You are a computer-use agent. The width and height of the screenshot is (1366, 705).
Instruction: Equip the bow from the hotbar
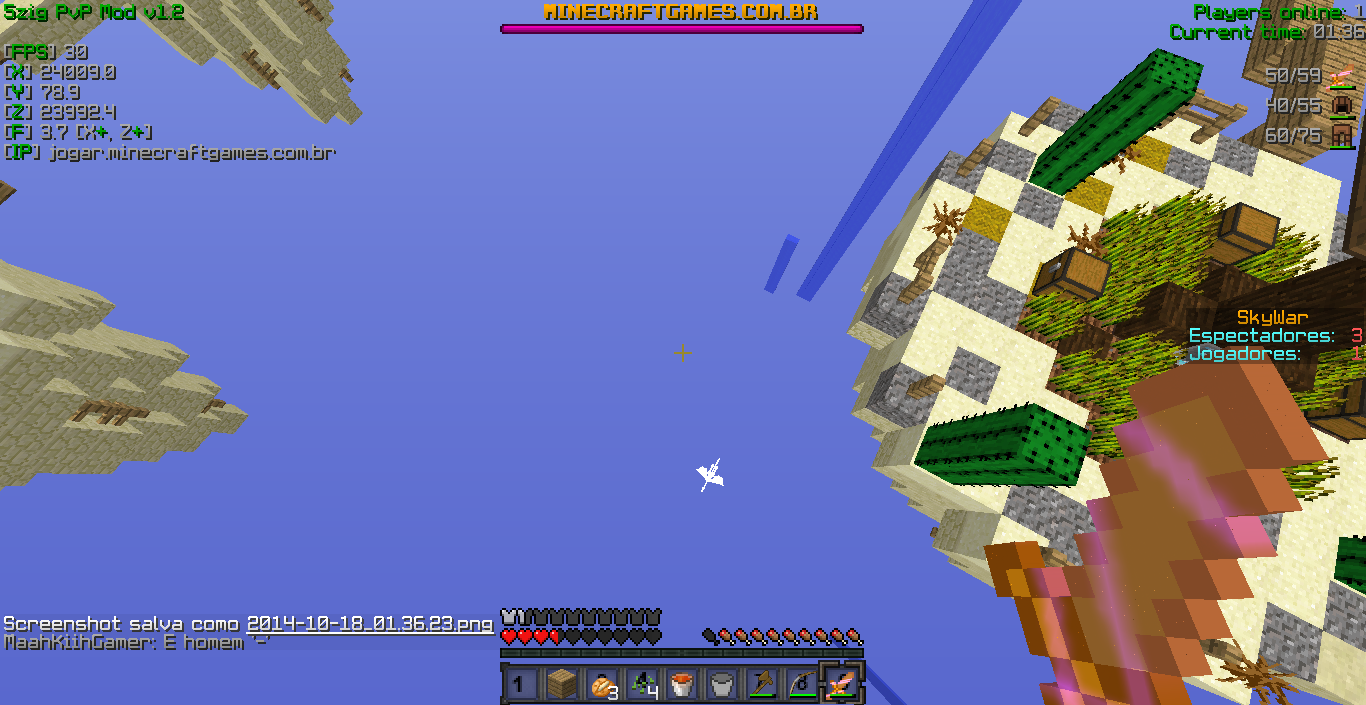pyautogui.click(x=801, y=684)
